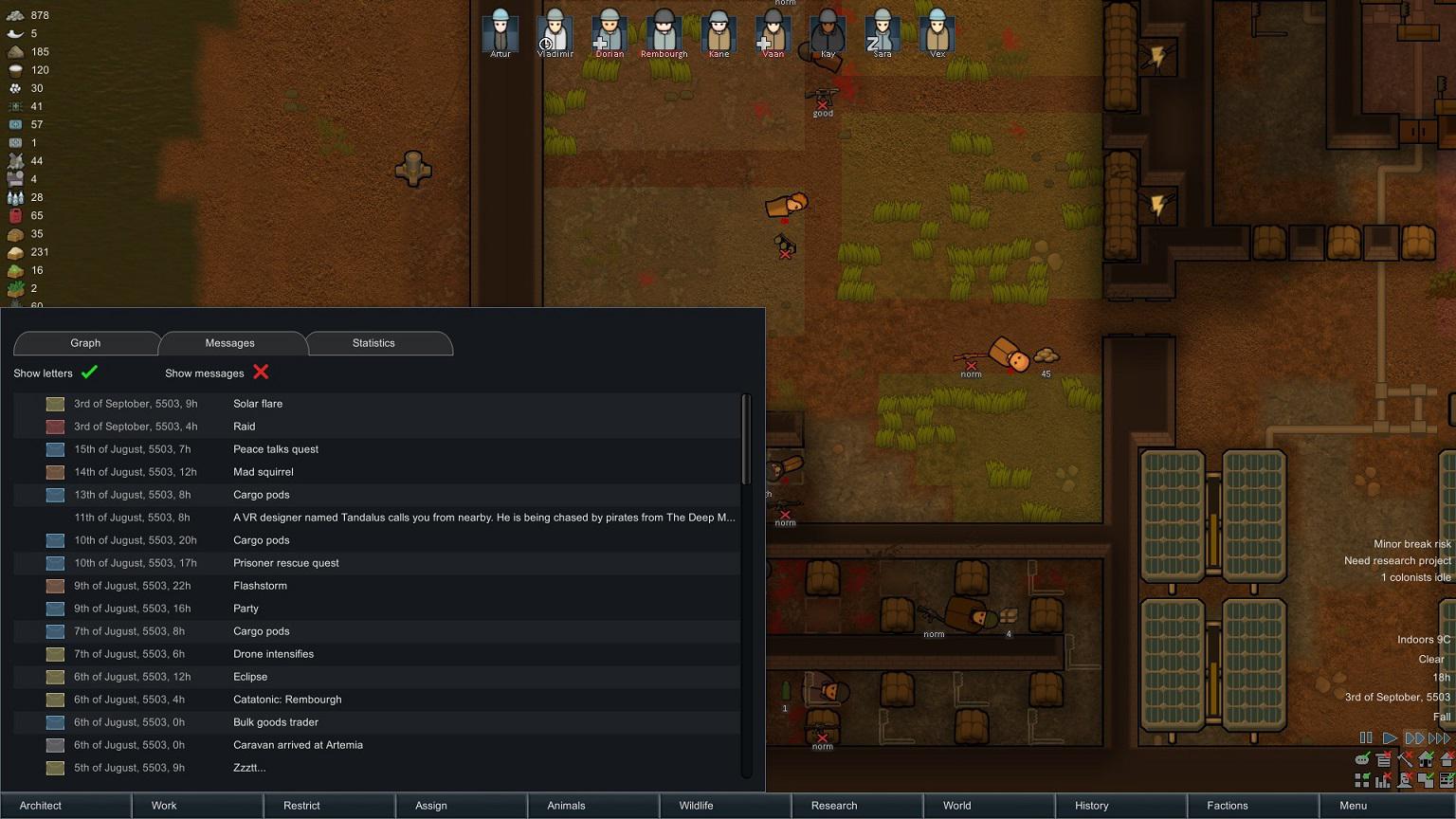Click the home area house icon
The height and width of the screenshot is (819, 1456).
(1427, 758)
